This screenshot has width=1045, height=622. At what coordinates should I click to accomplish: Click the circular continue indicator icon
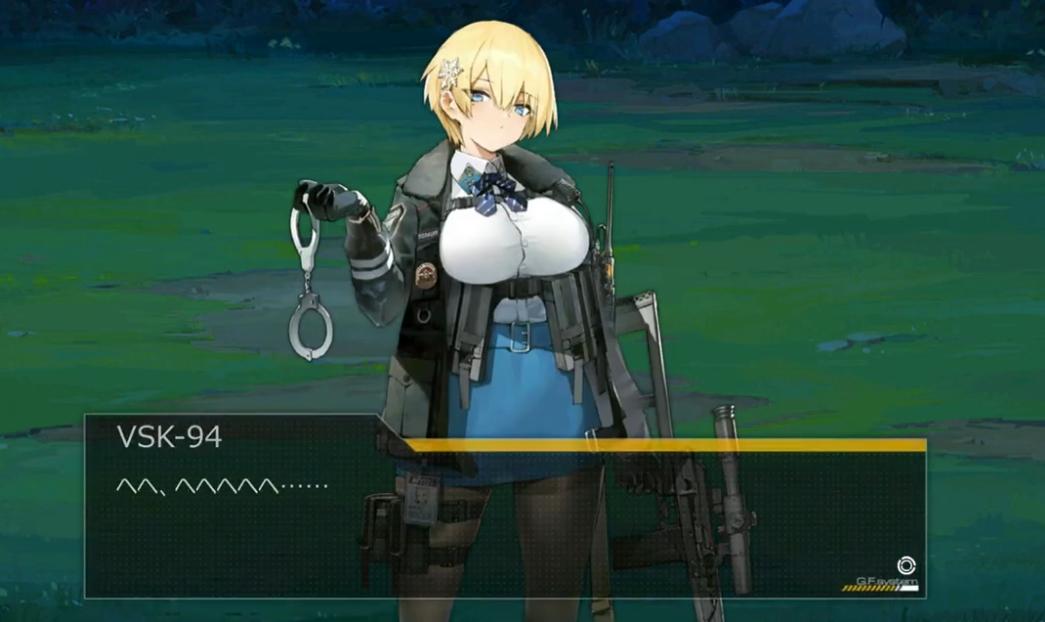906,566
